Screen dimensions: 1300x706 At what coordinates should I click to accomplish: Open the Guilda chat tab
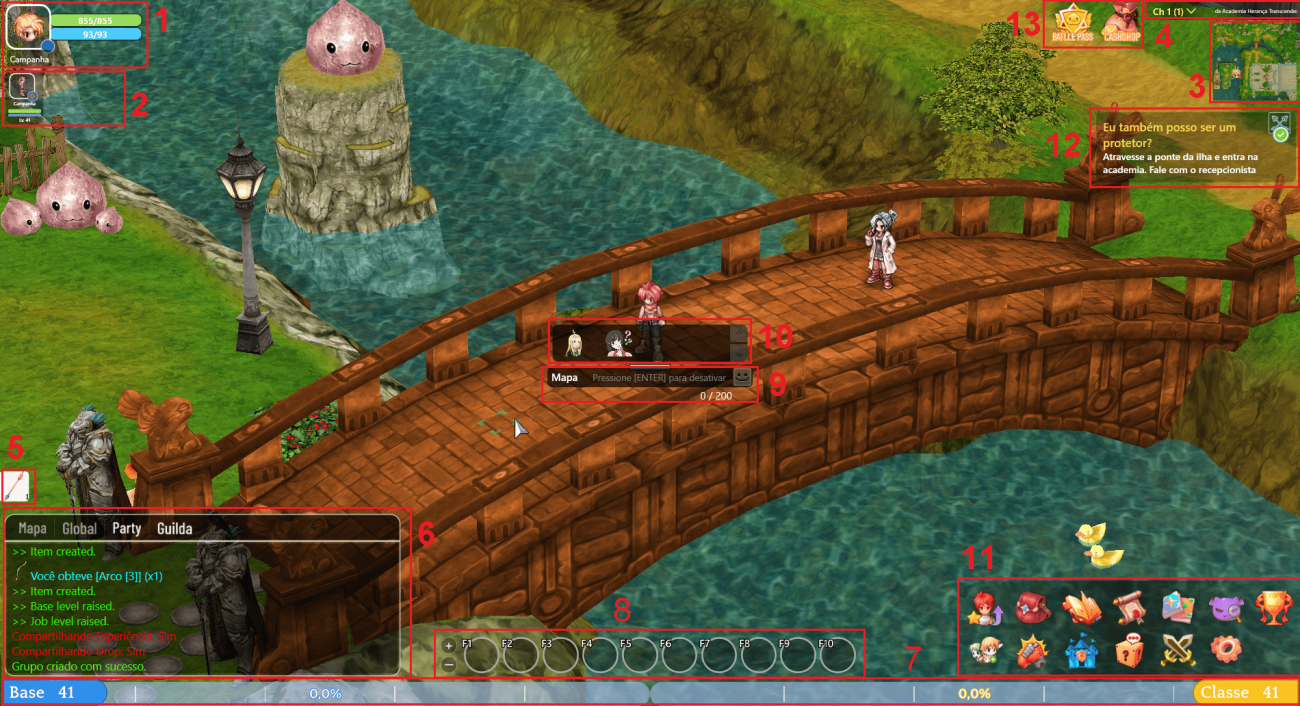[174, 528]
